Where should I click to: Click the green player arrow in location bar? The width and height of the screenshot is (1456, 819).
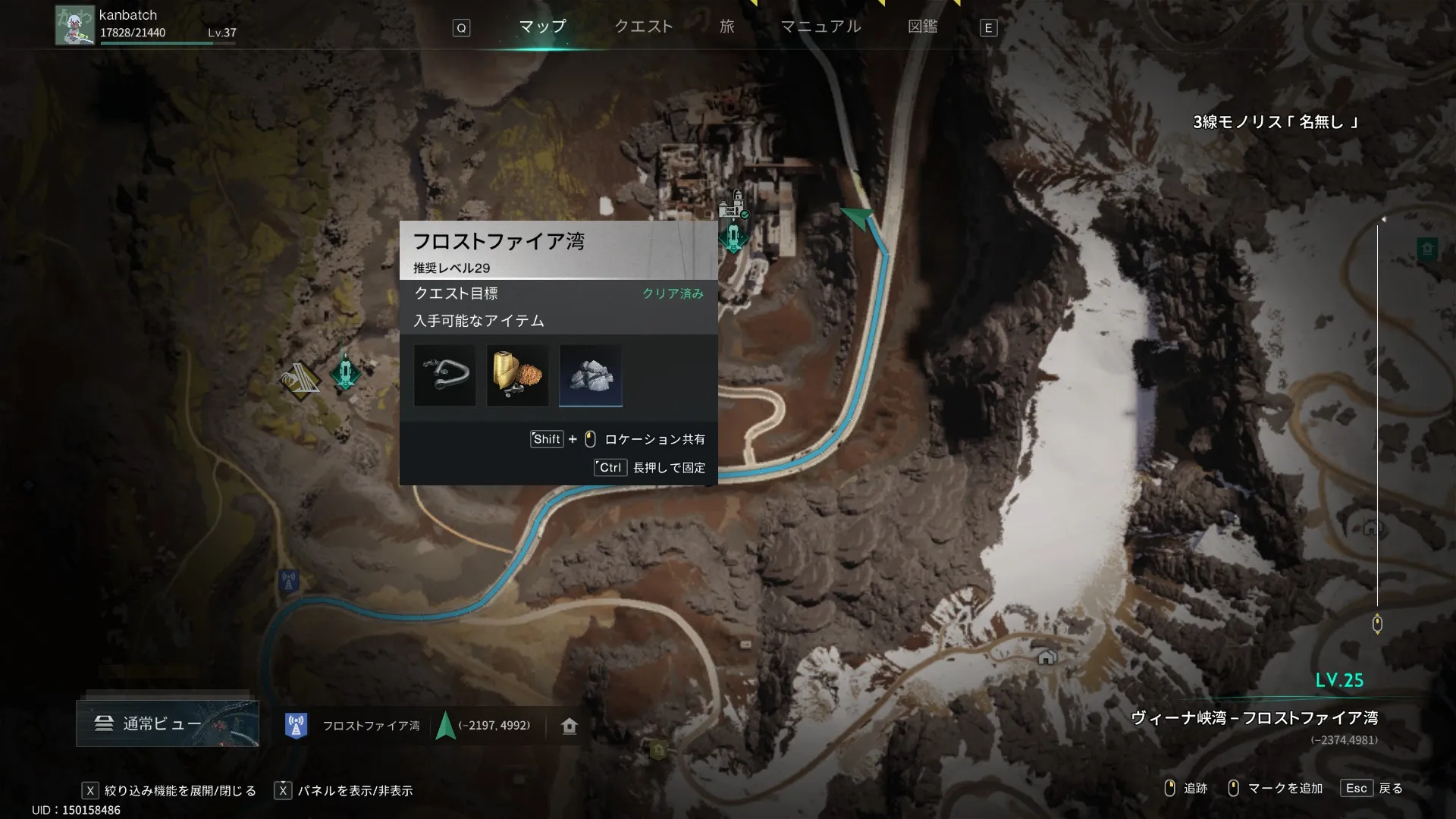tap(446, 726)
